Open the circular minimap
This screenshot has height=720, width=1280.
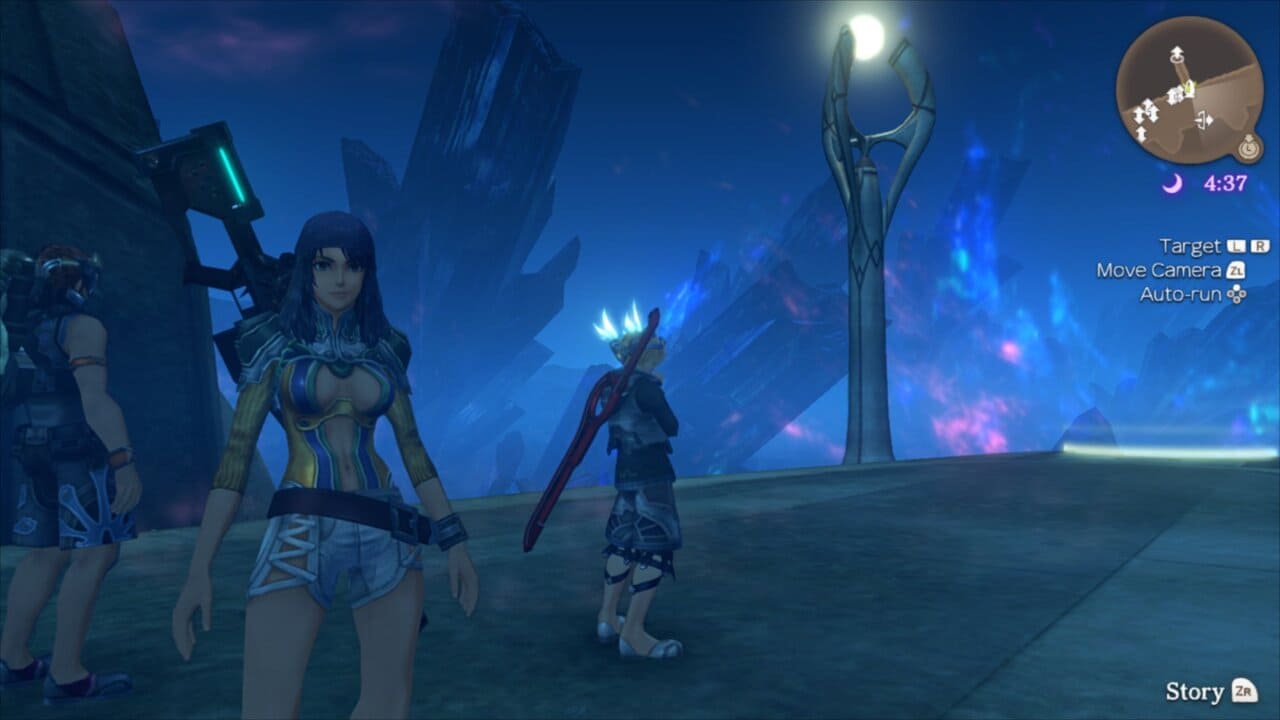tap(1189, 90)
